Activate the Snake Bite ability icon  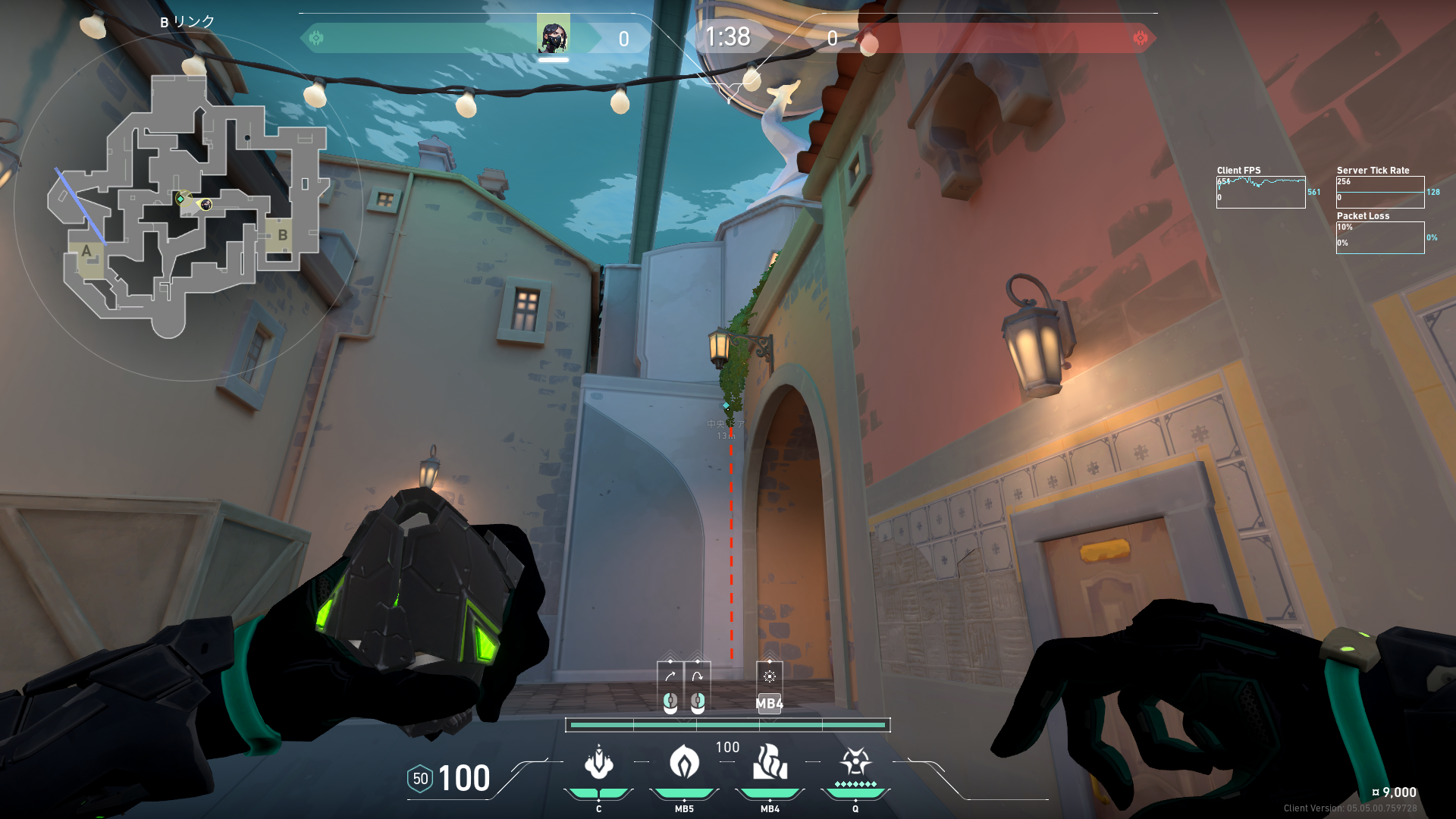pos(598,763)
